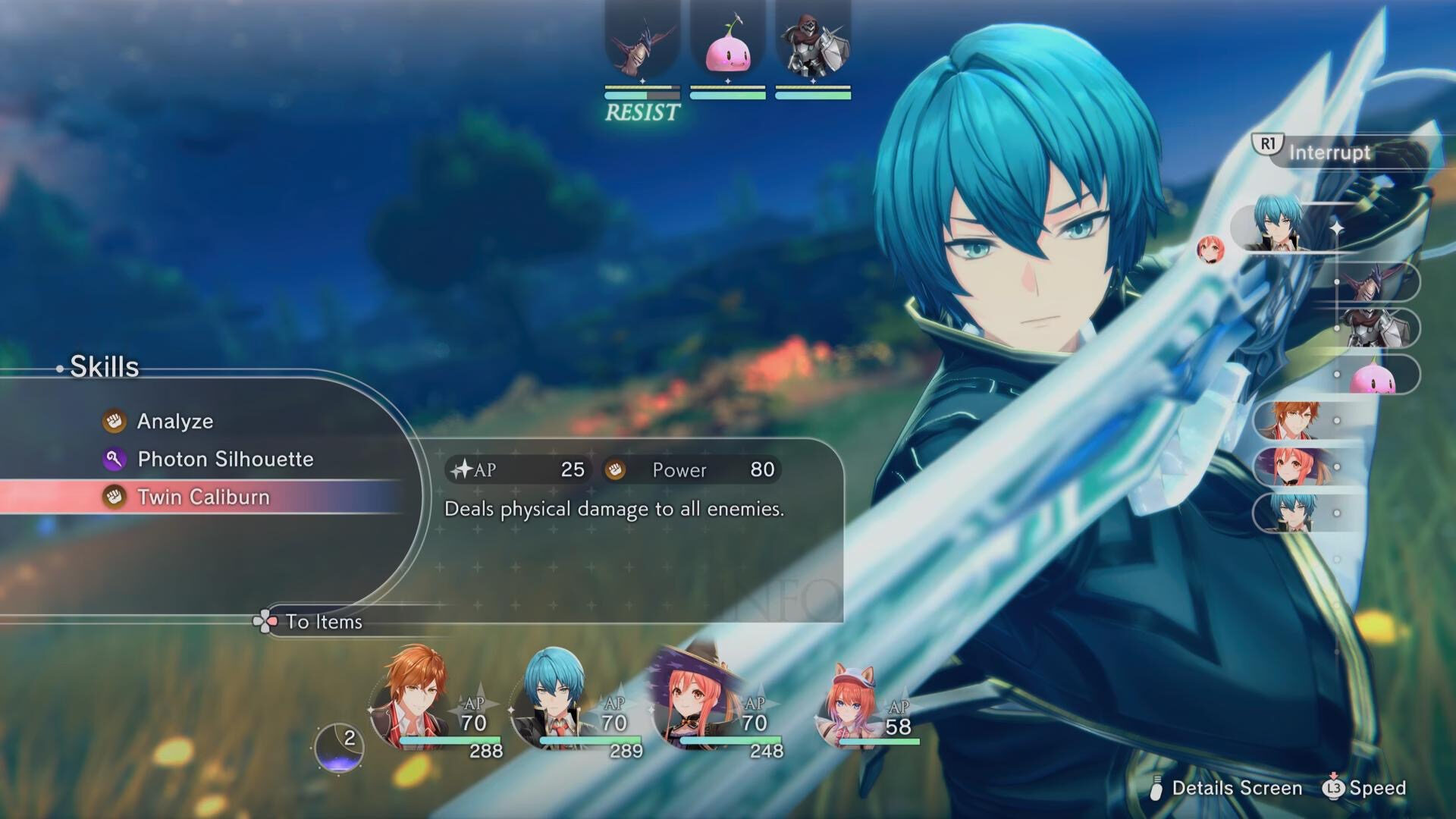Open the Details Screen
Screen dimensions: 1456x819
pyautogui.click(x=1236, y=788)
